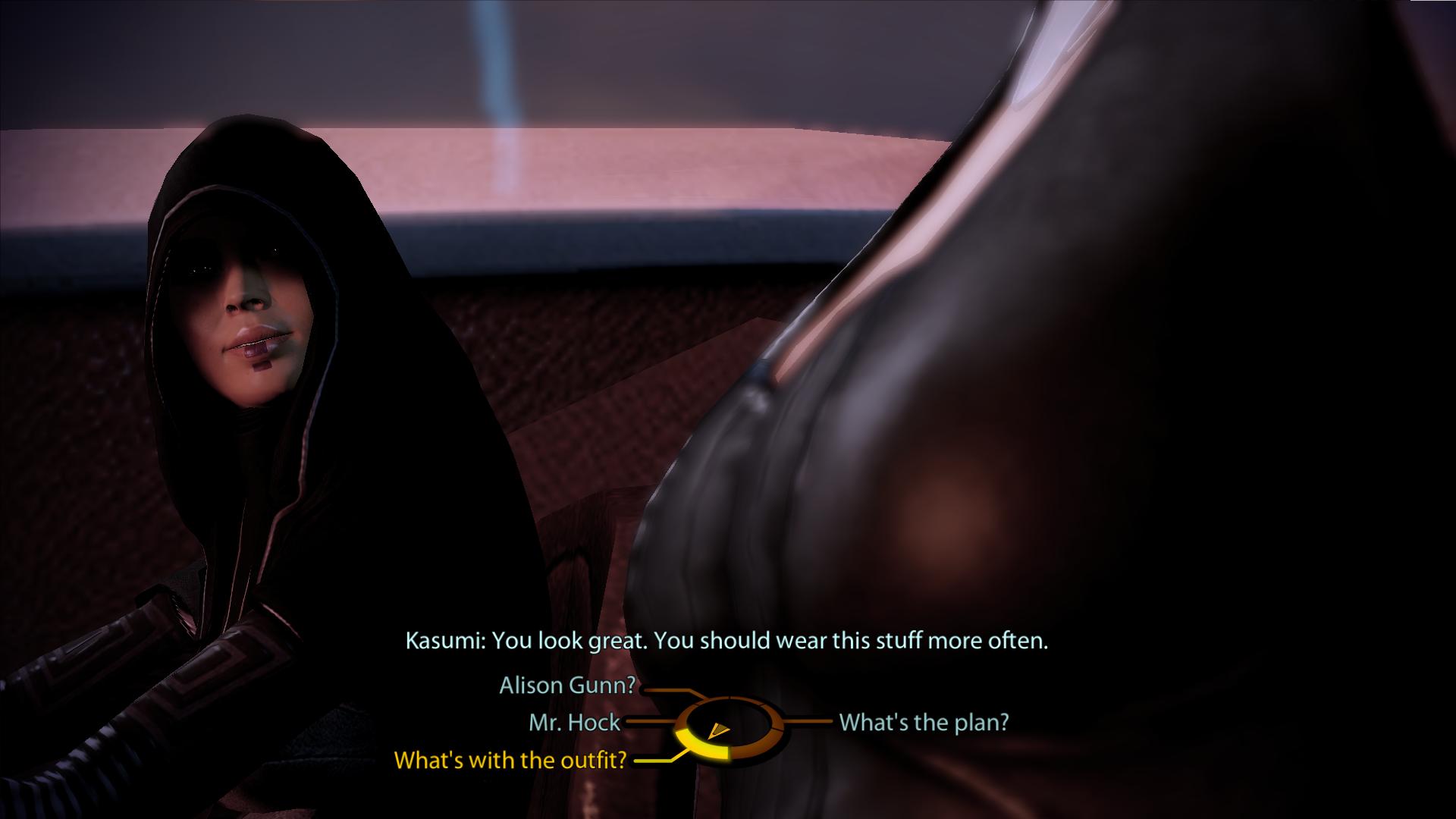This screenshot has width=1456, height=819.
Task: Ask "What's the plan?"
Action: tap(924, 722)
